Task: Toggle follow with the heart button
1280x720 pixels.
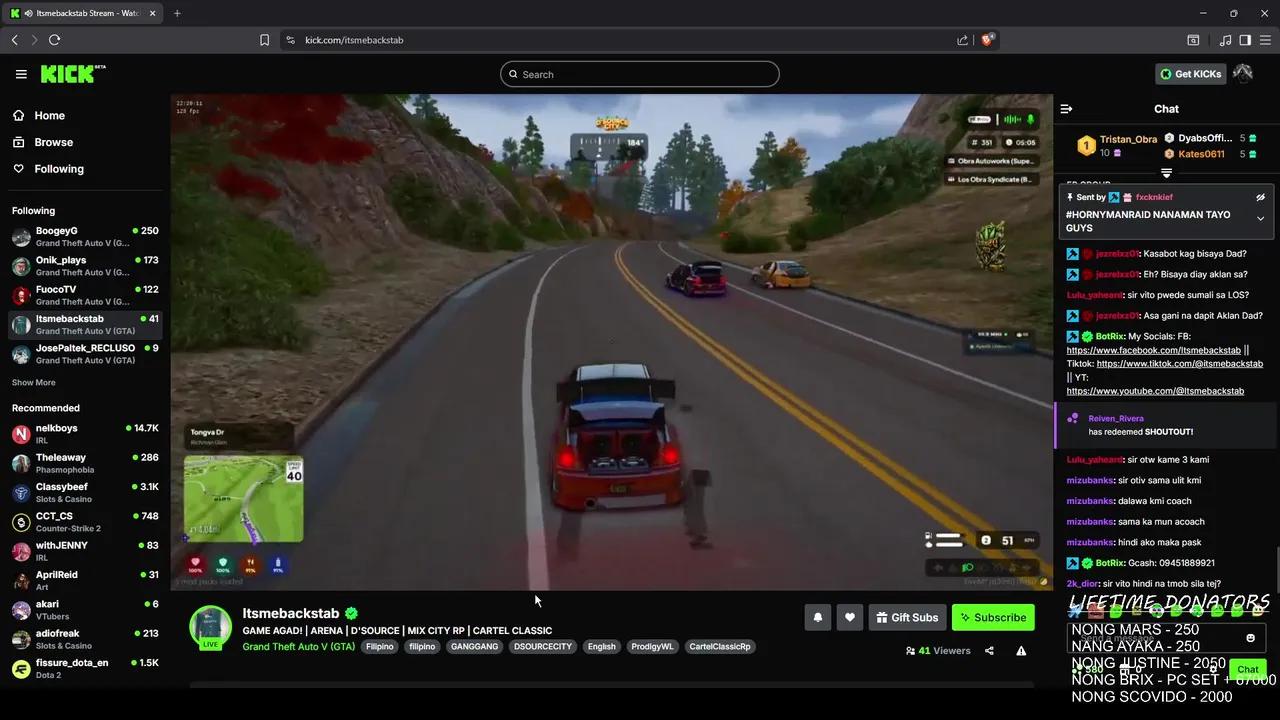Action: [849, 617]
